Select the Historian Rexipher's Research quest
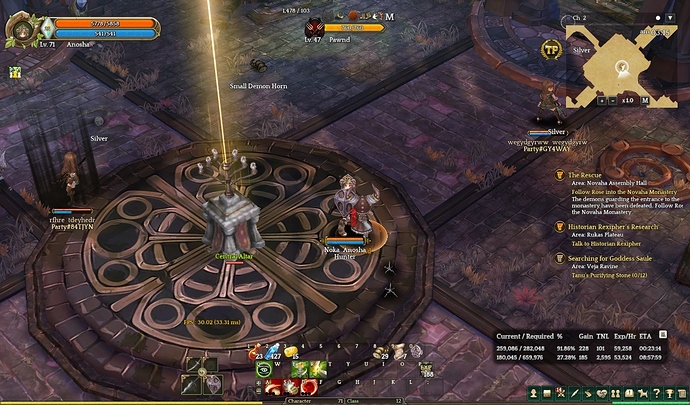The height and width of the screenshot is (405, 690). tap(607, 227)
